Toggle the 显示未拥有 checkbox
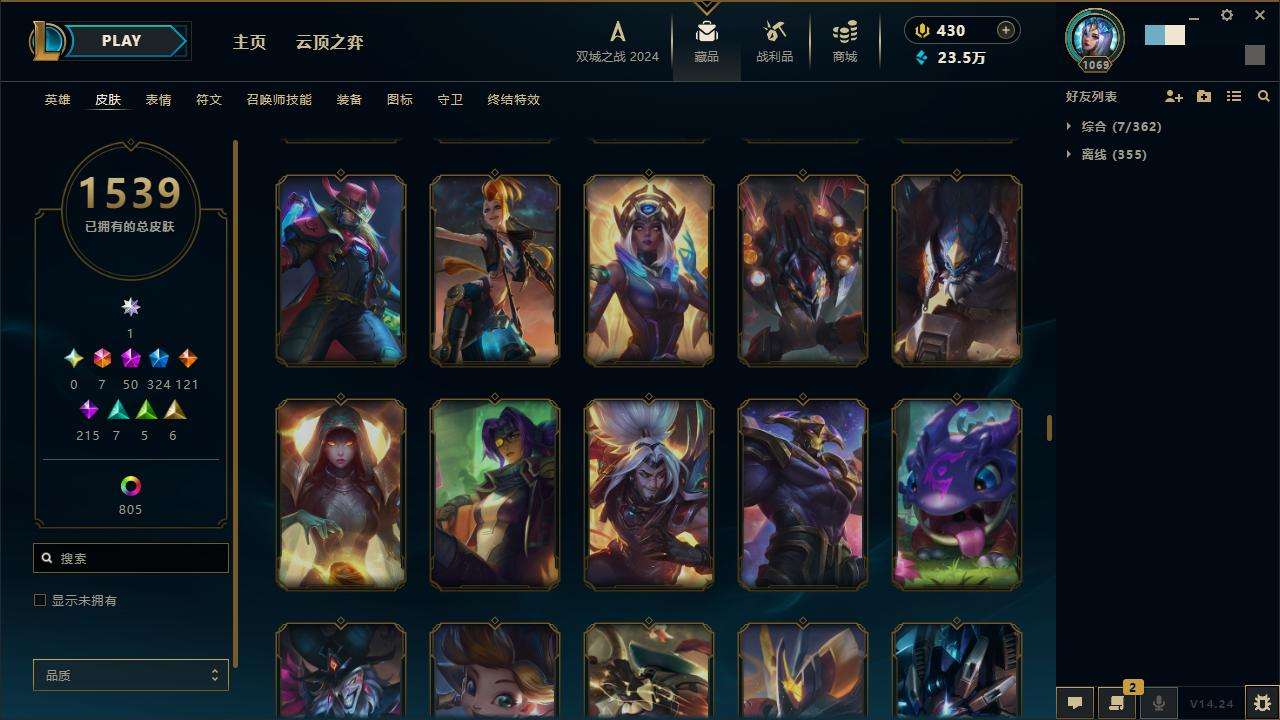This screenshot has height=720, width=1280. coord(40,600)
